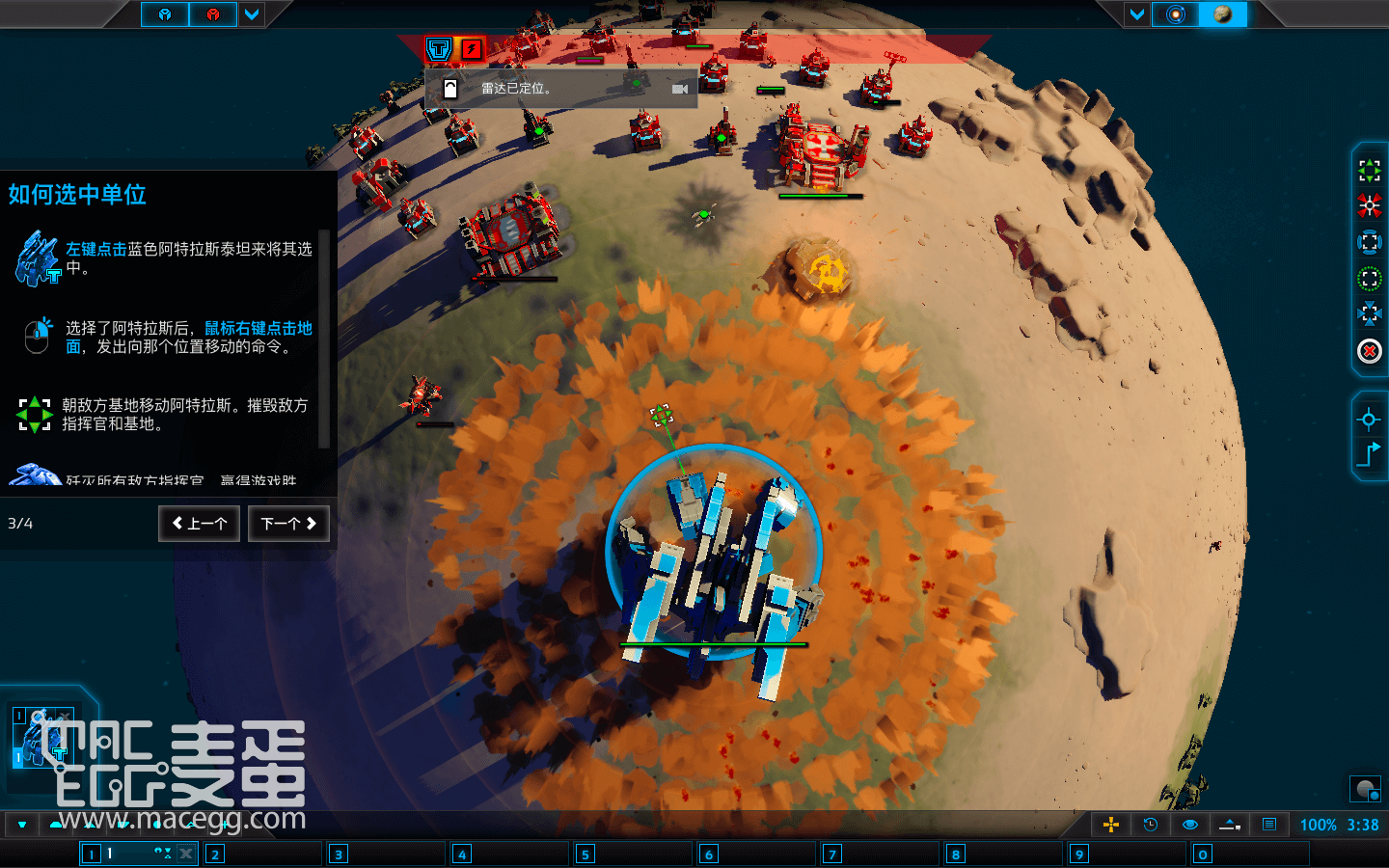Open the chronocam clock icon
Image resolution: width=1389 pixels, height=868 pixels.
click(x=1150, y=825)
